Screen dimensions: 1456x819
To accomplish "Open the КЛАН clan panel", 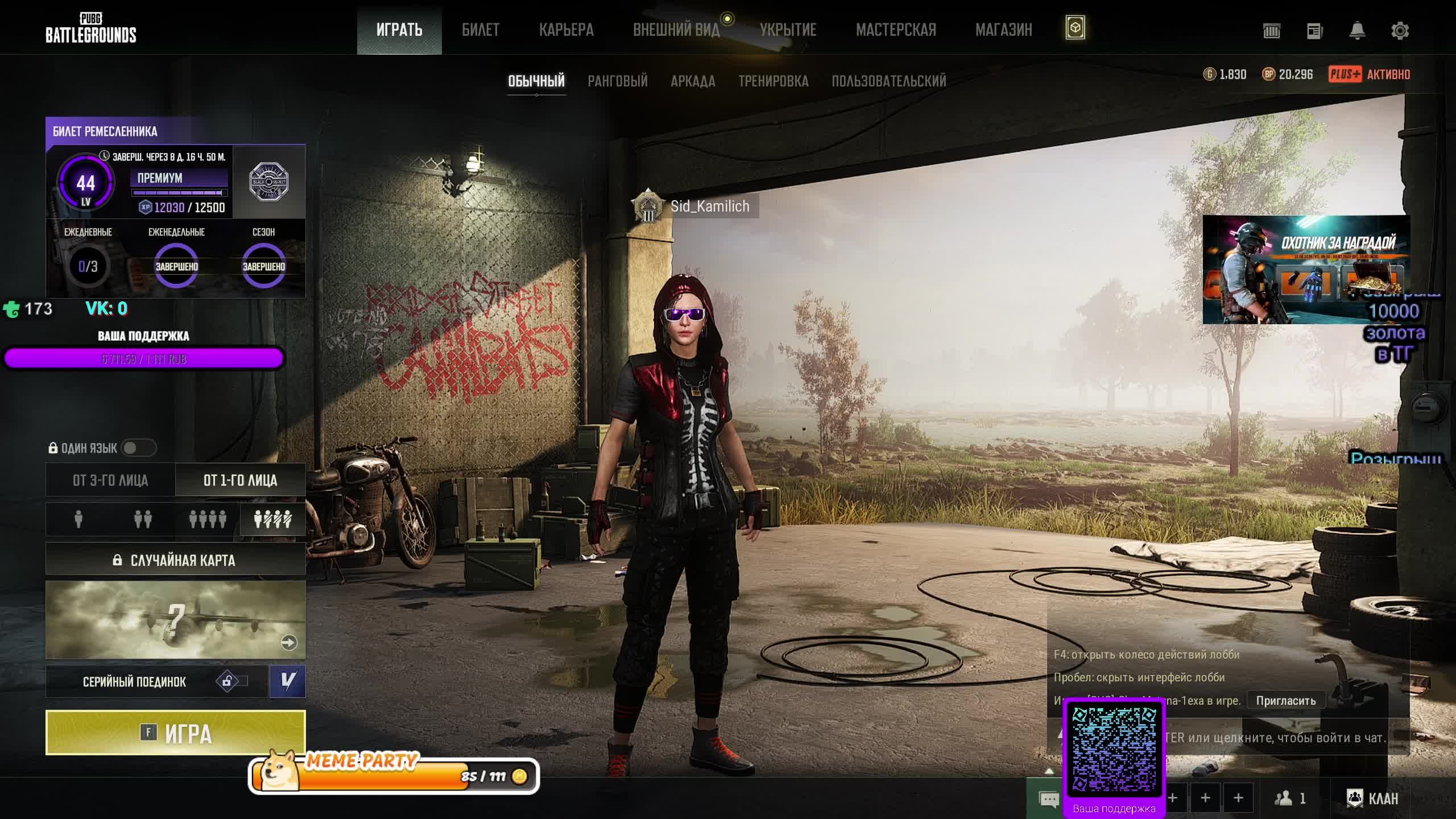I will pos(1372,799).
